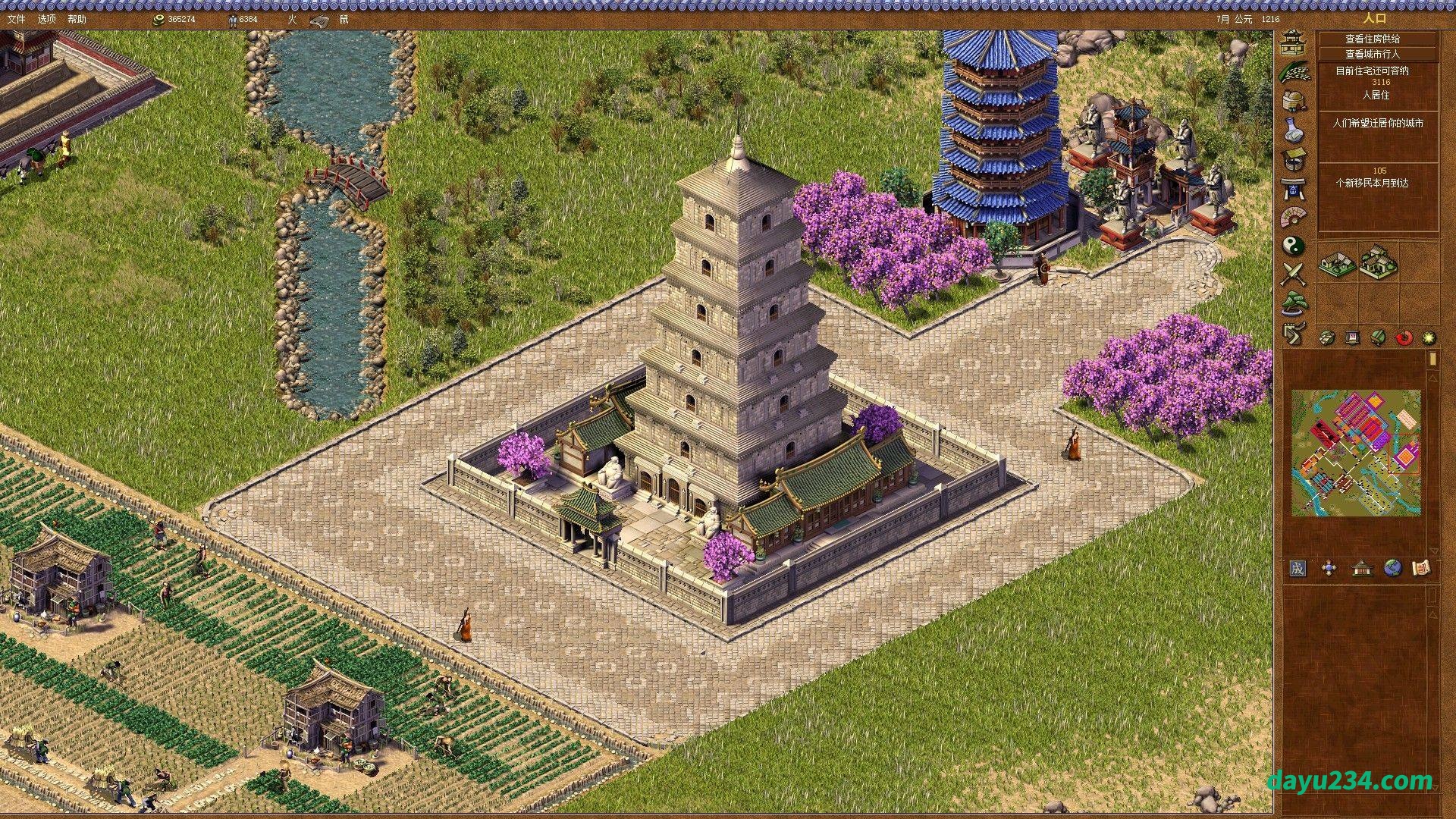
Task: Click the 查看城市行人 city walkers button
Action: coord(1377,54)
